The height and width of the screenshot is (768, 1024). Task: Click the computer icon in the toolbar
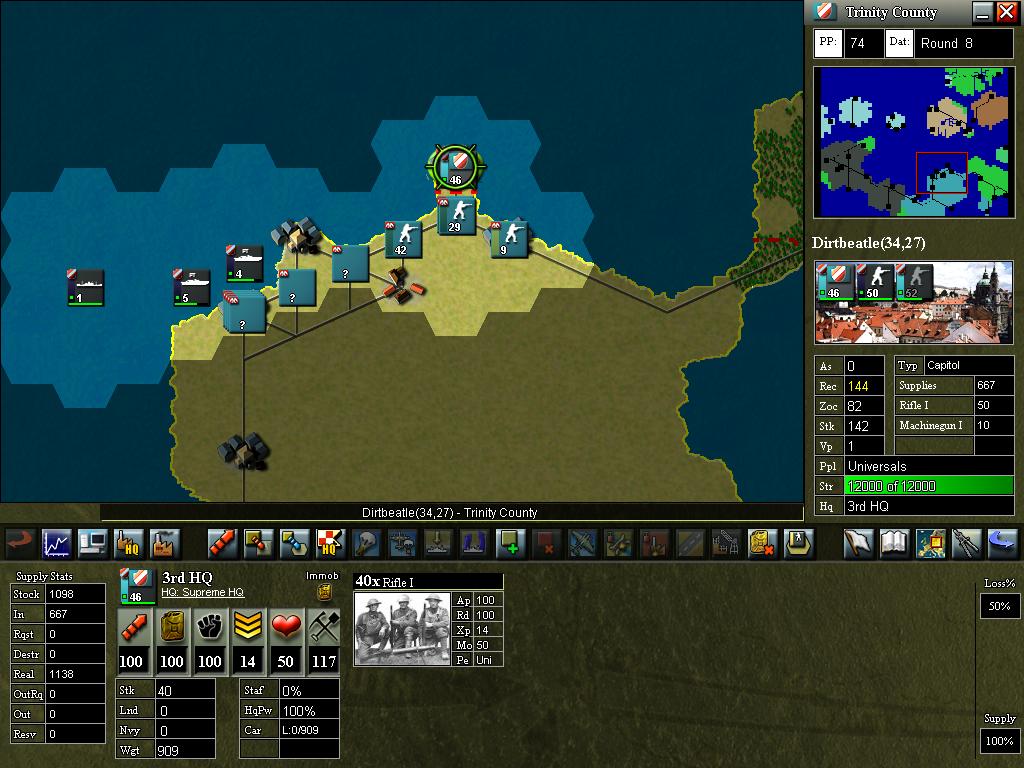pos(92,543)
